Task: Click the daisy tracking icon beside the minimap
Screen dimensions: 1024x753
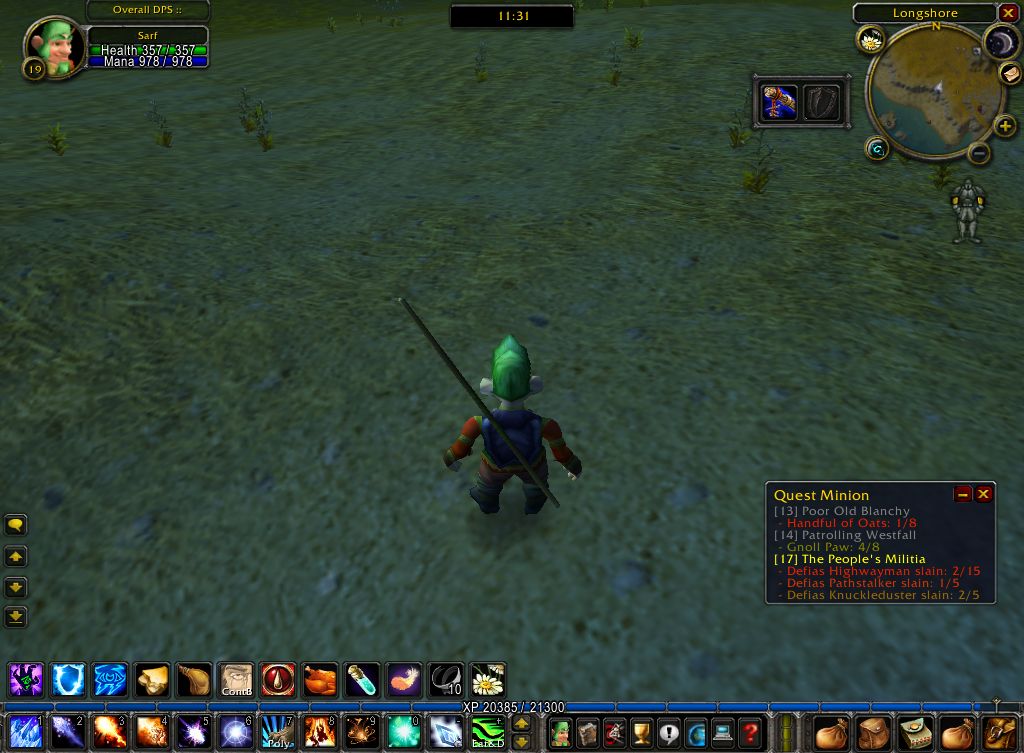Action: coord(871,40)
